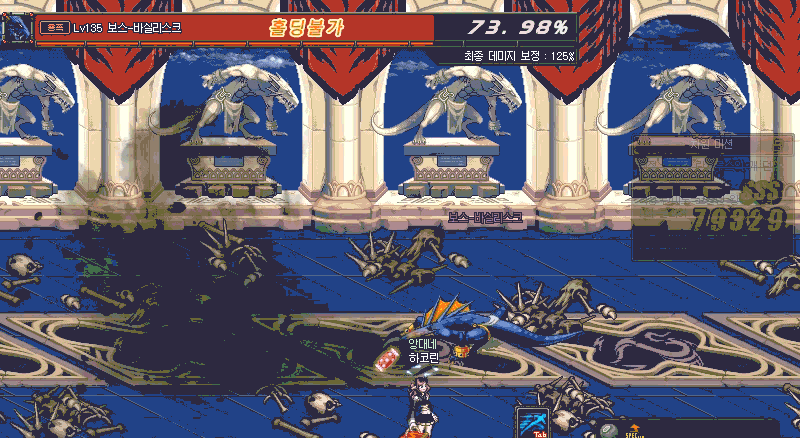Activate the blue dash skill icon labeled Tab
The width and height of the screenshot is (800, 438).
tap(531, 421)
